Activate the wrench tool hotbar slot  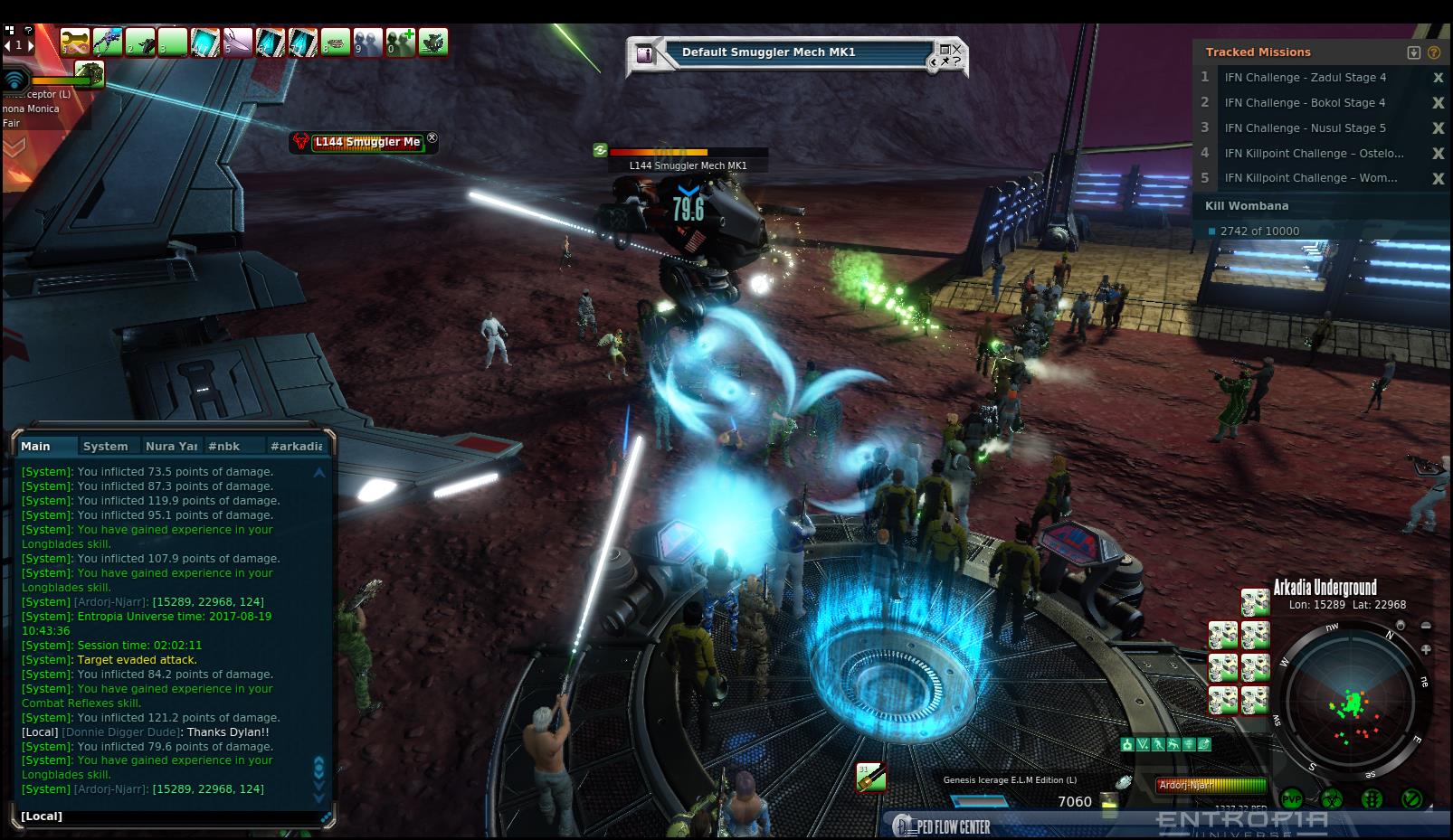74,42
